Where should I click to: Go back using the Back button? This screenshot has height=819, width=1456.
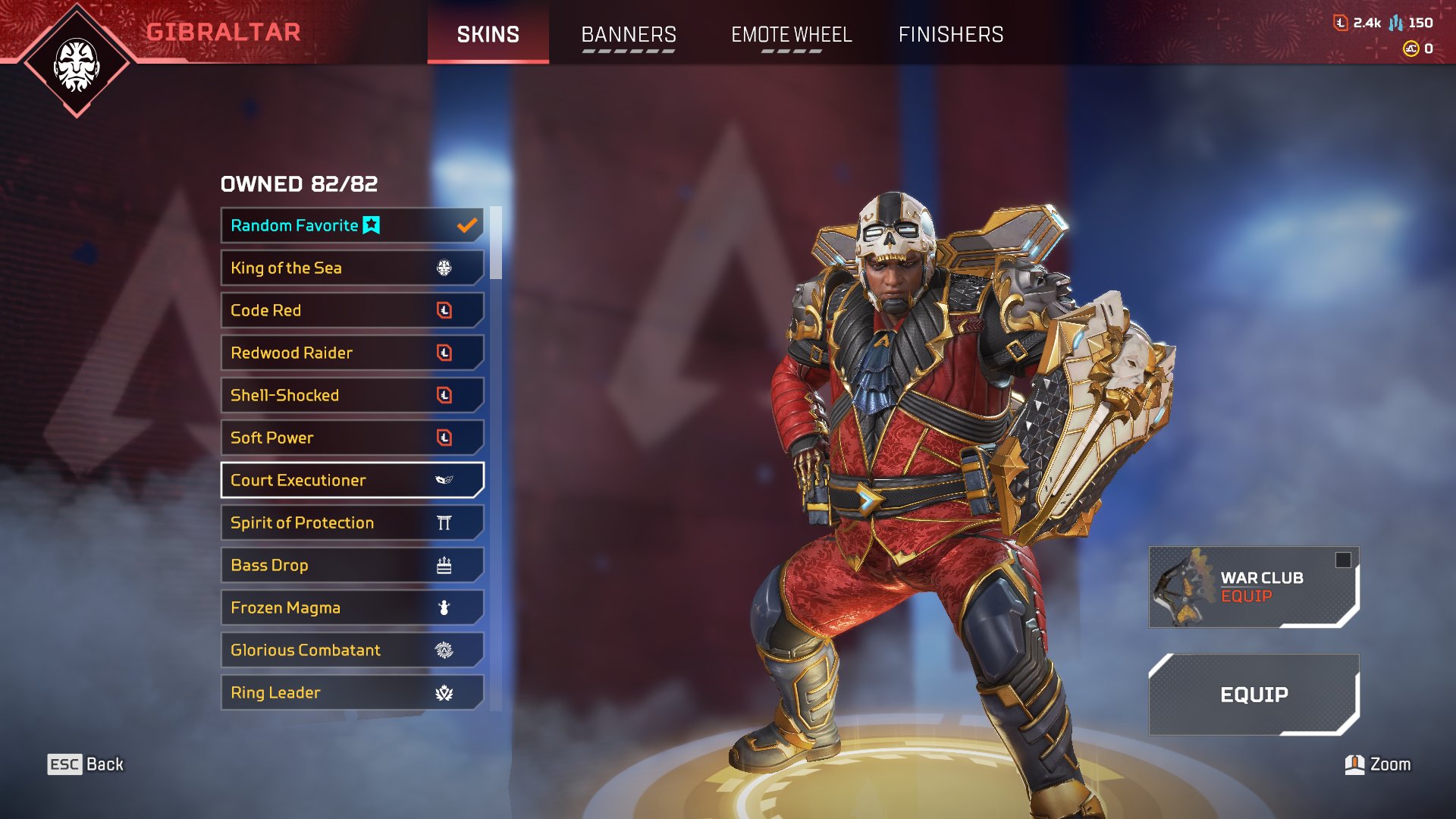click(x=86, y=764)
